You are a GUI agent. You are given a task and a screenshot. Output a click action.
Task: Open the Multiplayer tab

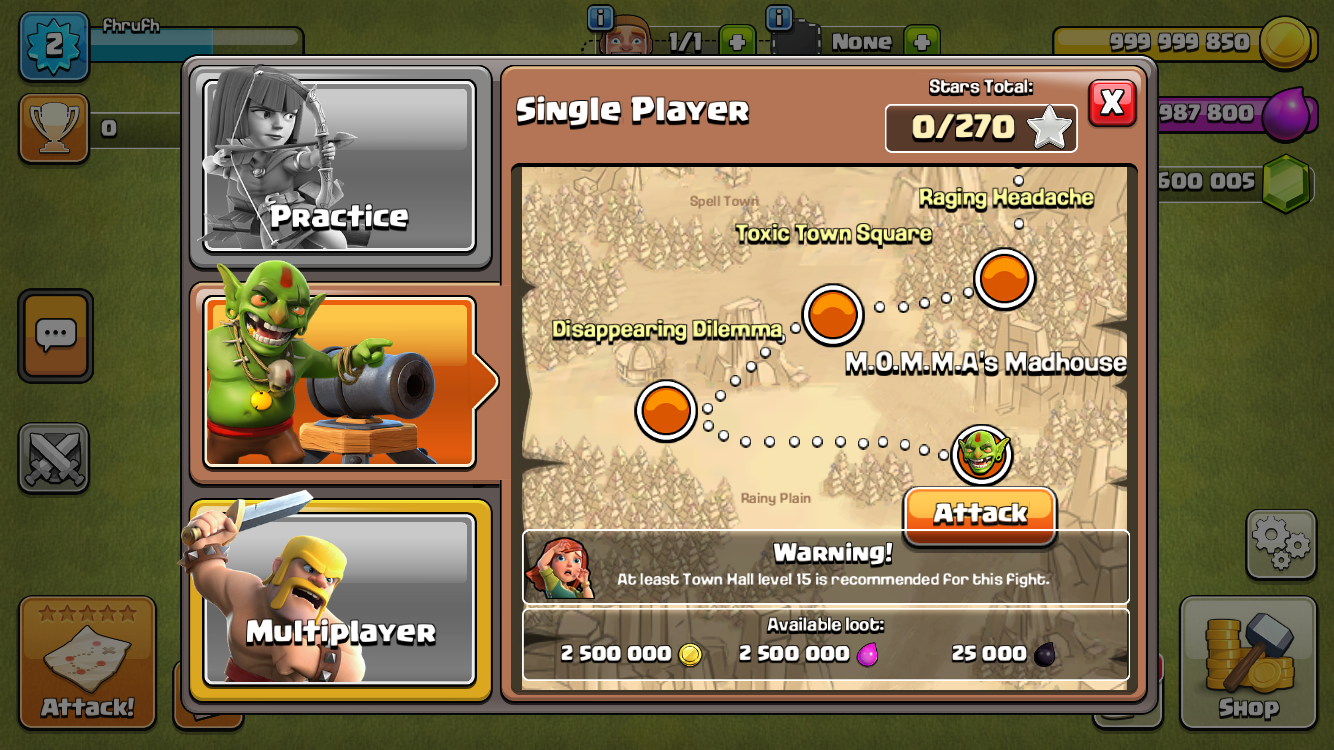point(339,598)
